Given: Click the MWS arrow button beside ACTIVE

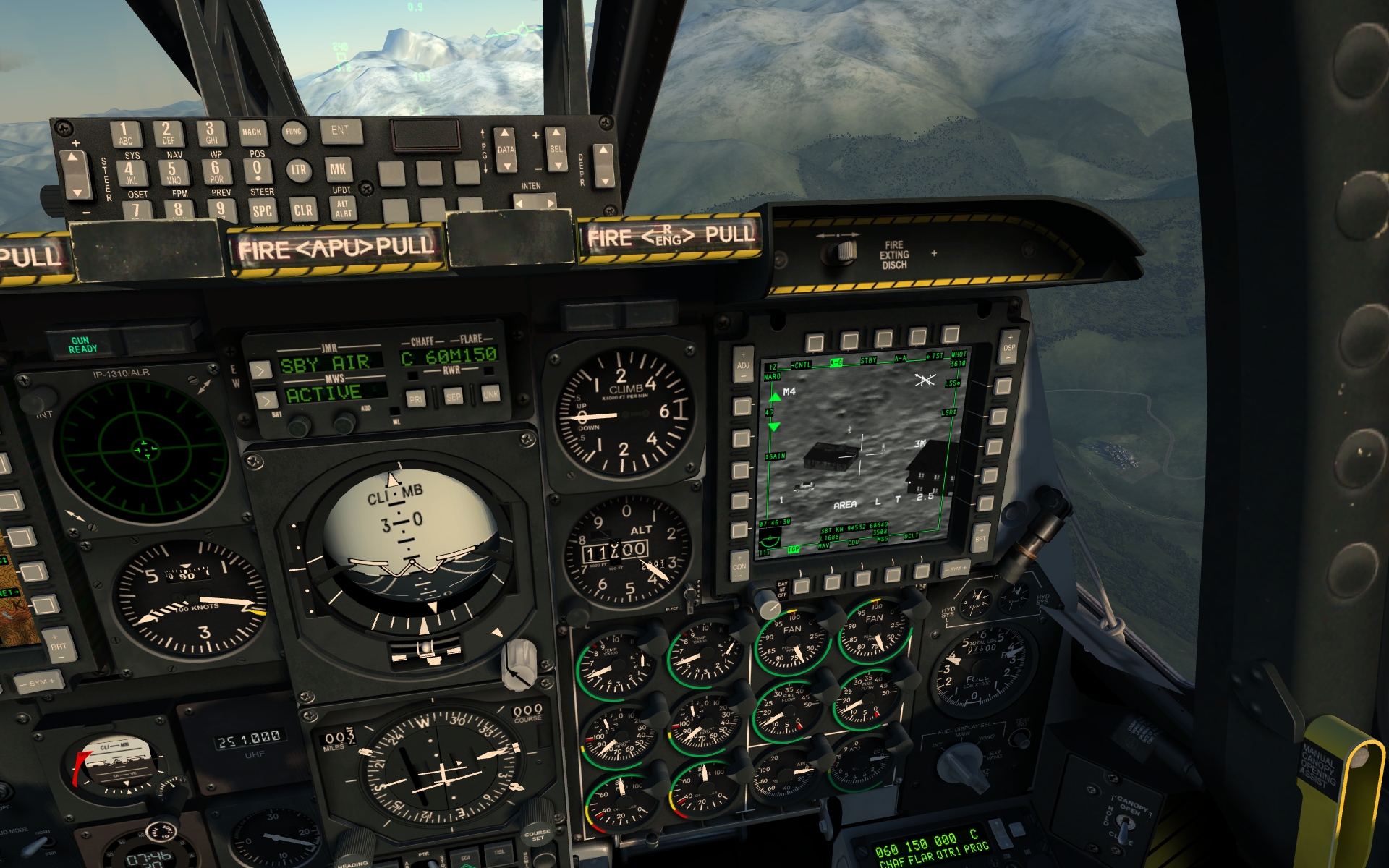Looking at the screenshot, I should [266, 400].
